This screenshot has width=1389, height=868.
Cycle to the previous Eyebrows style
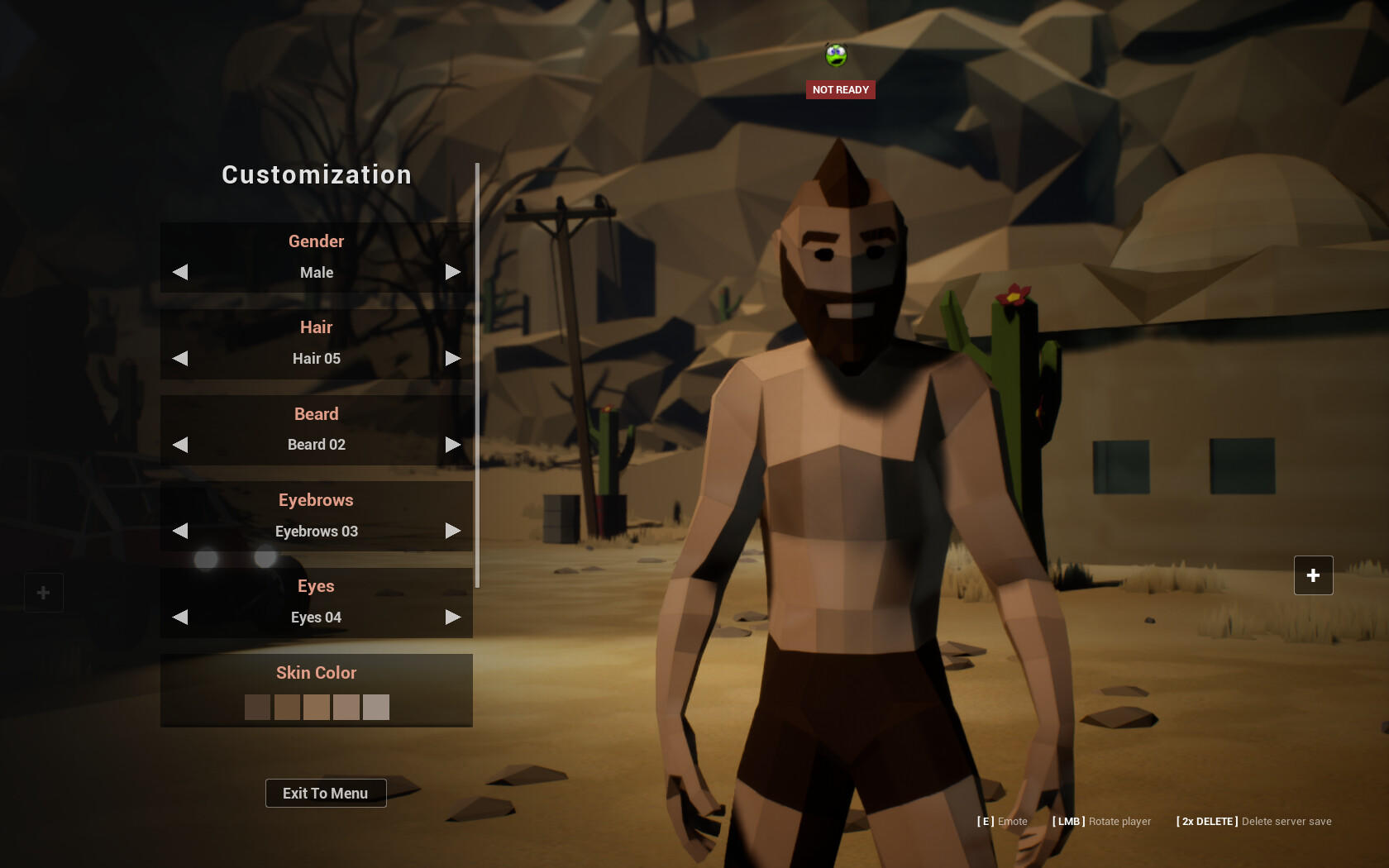pyautogui.click(x=180, y=531)
